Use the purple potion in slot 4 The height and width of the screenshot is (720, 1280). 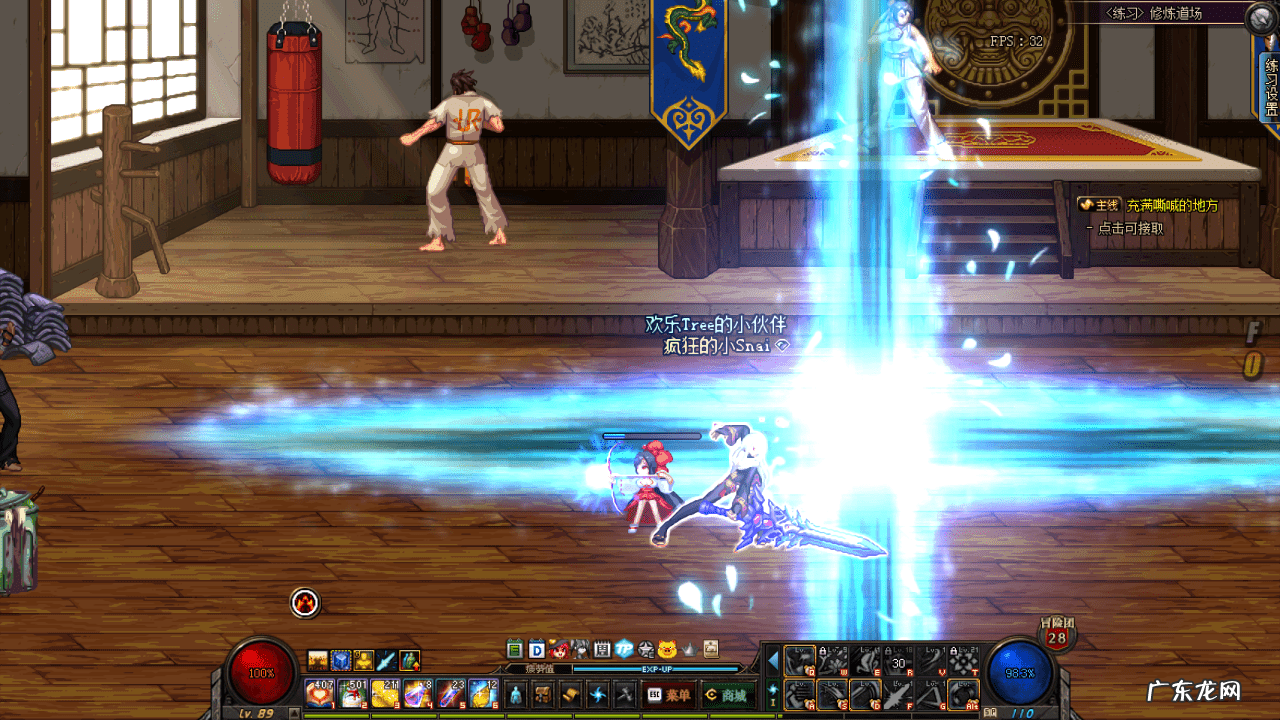(417, 692)
